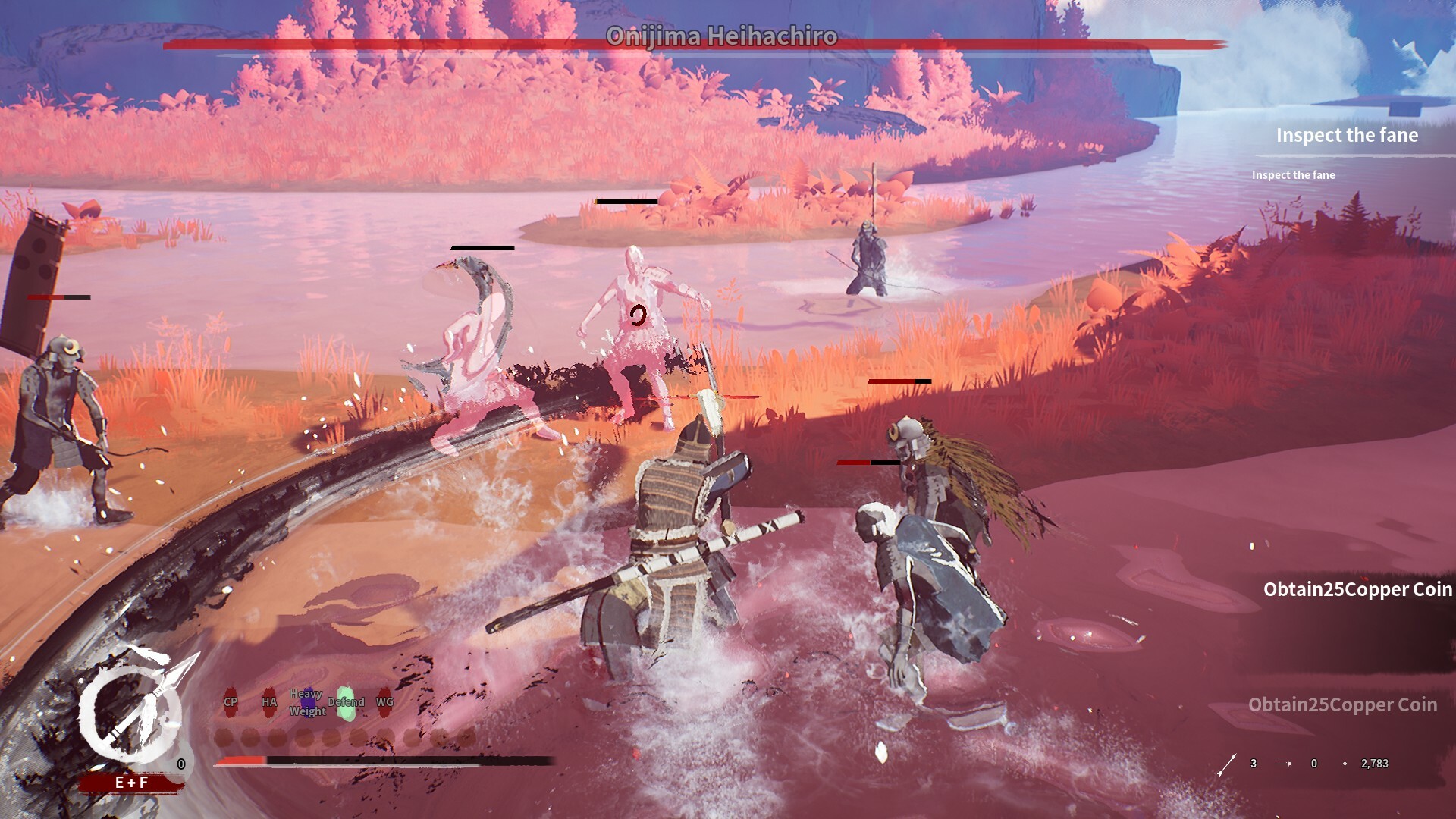The width and height of the screenshot is (1456, 819).
Task: Click the WG buff icon
Action: click(385, 701)
